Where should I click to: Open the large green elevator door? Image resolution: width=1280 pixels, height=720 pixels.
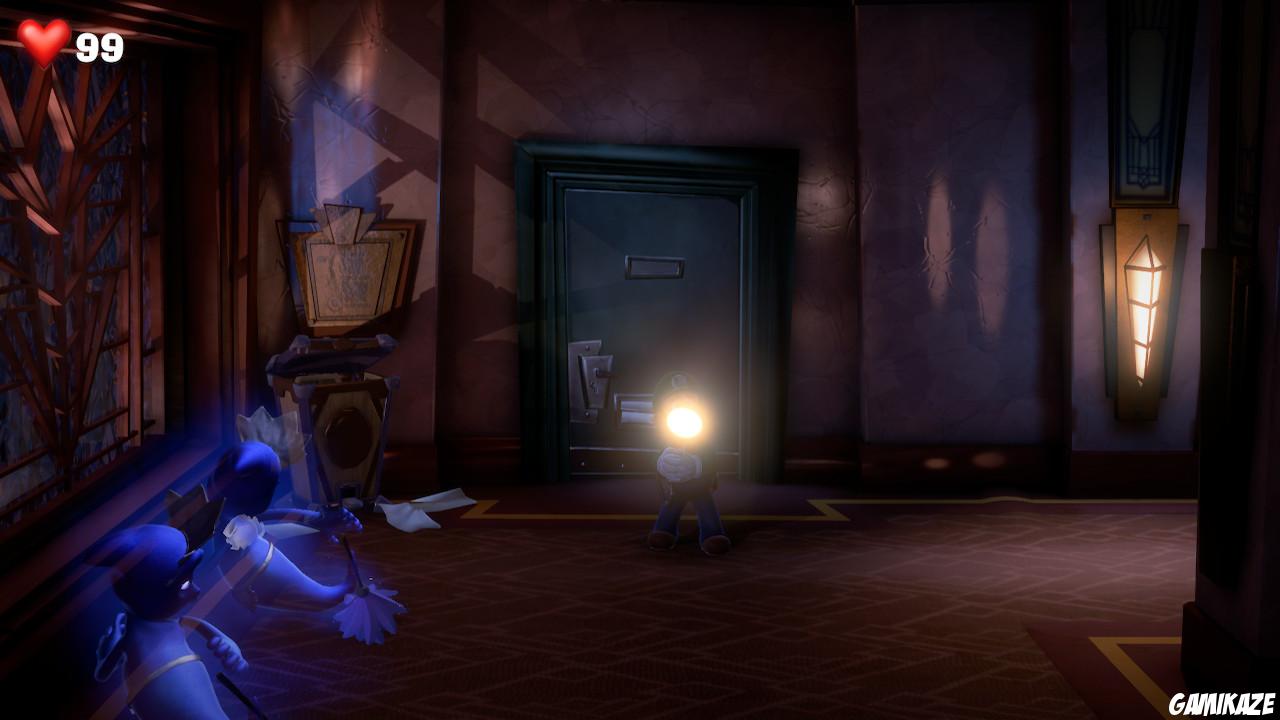650,310
